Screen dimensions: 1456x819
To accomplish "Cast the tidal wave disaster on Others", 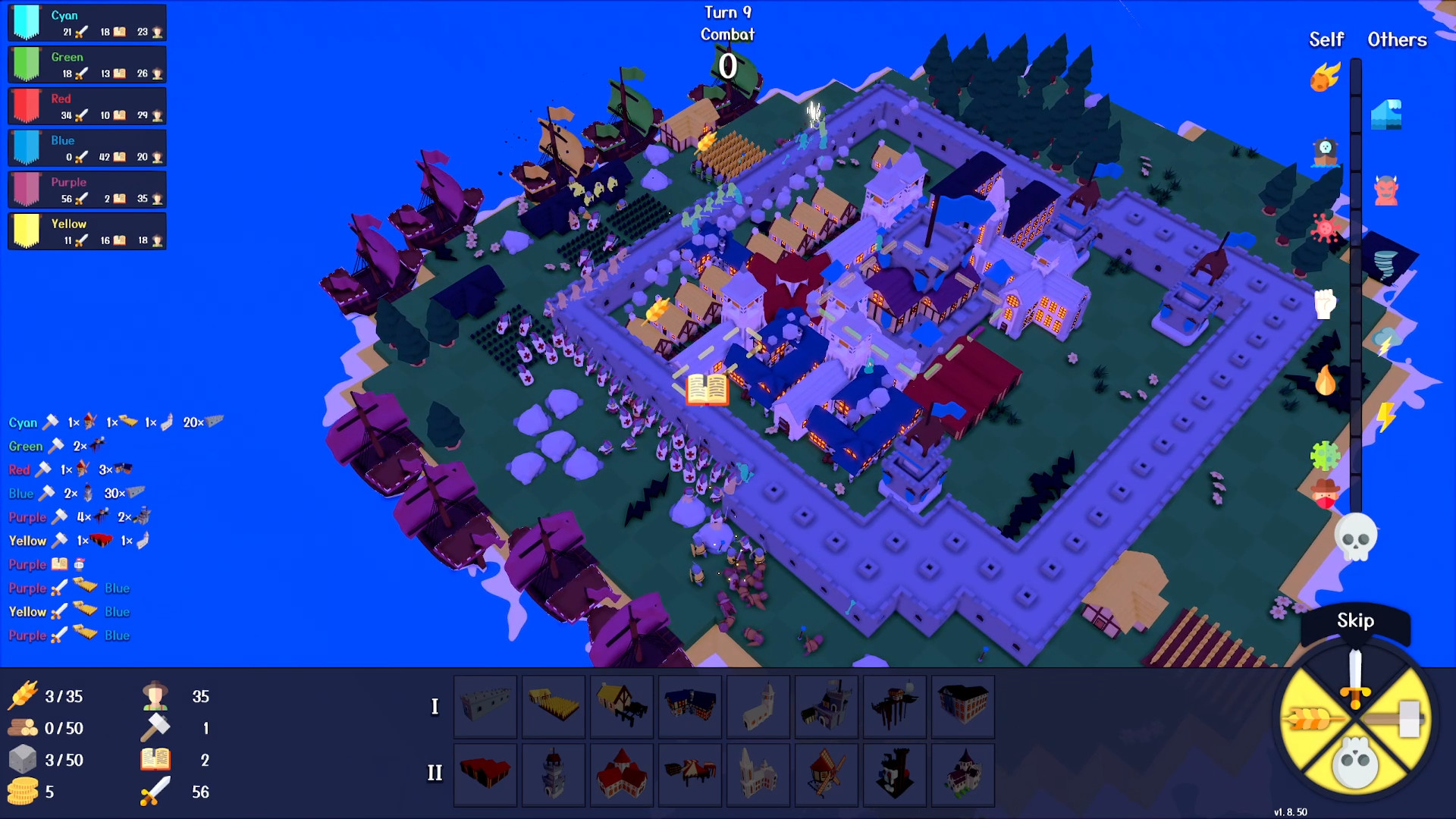I will tap(1388, 114).
